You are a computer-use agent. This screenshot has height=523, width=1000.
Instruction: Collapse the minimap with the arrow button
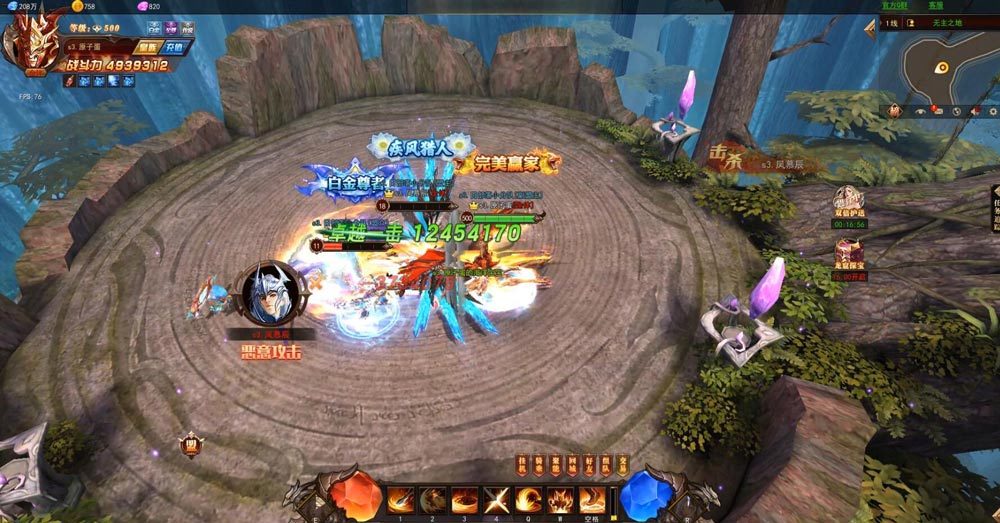pos(870,29)
